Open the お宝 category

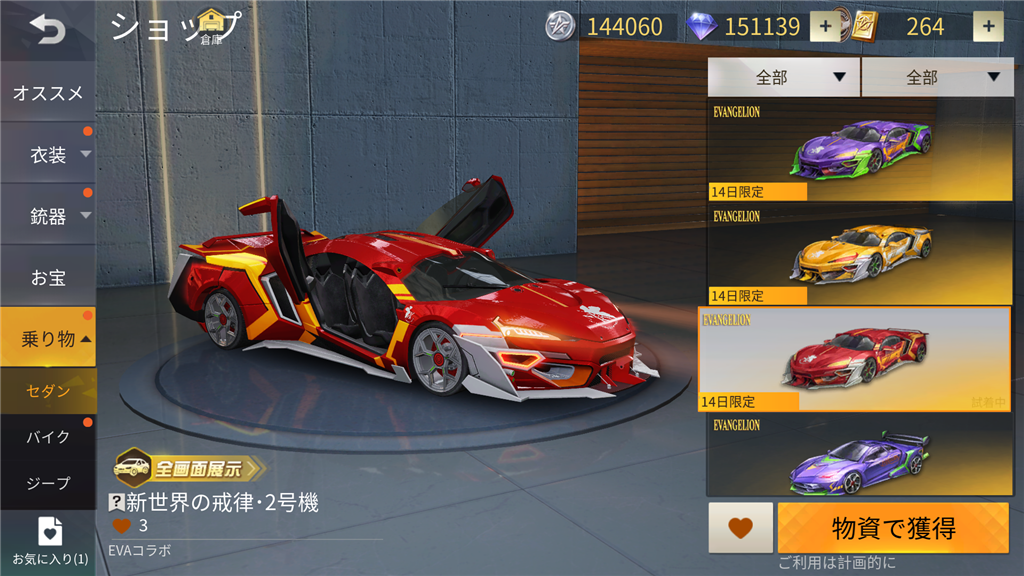tap(48, 277)
